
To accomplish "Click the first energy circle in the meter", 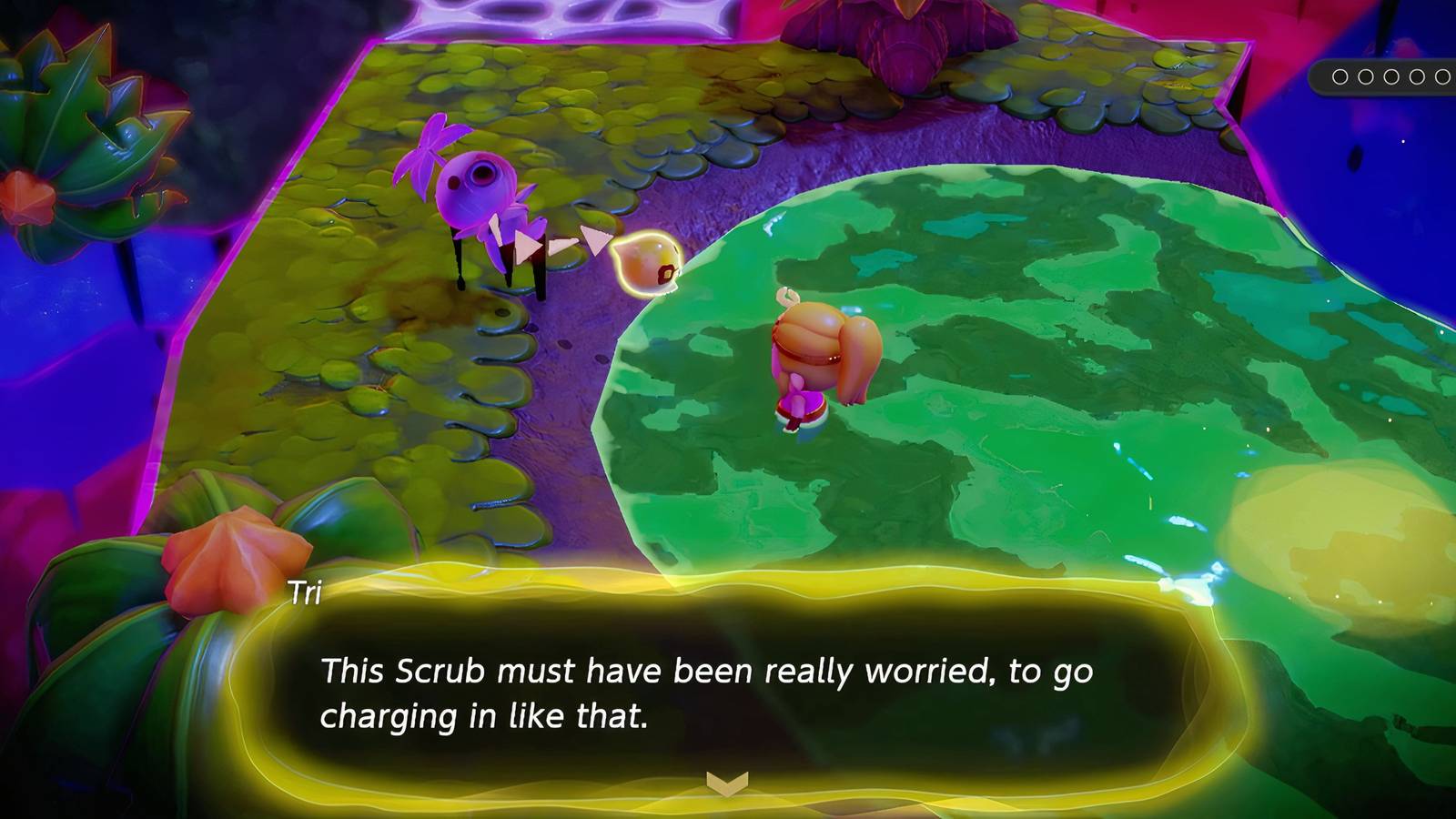I will (1340, 77).
